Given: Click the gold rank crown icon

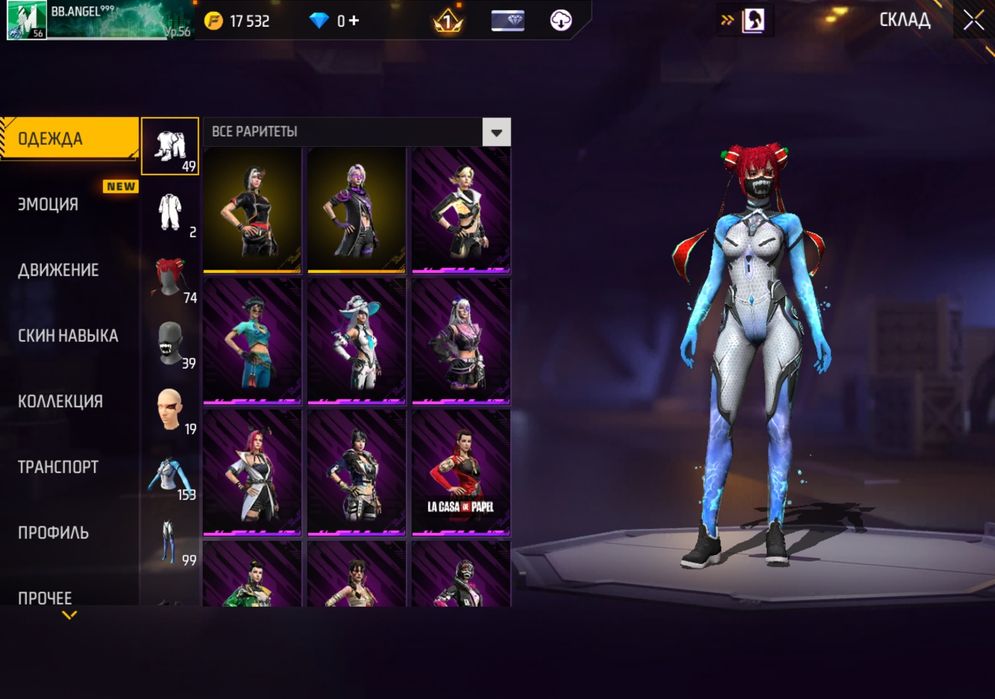Looking at the screenshot, I should (448, 21).
